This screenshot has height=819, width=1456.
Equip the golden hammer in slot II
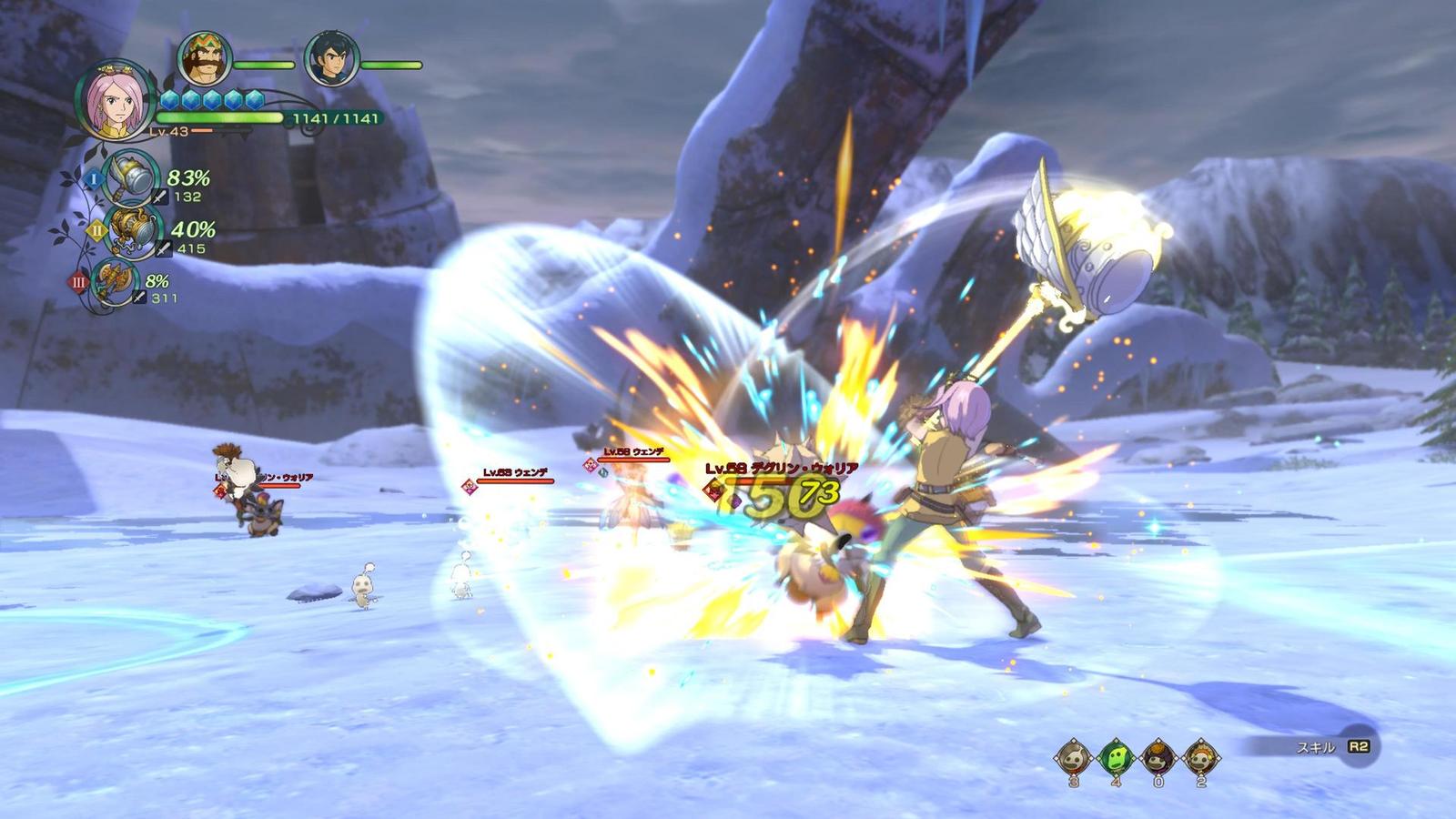coord(133,231)
